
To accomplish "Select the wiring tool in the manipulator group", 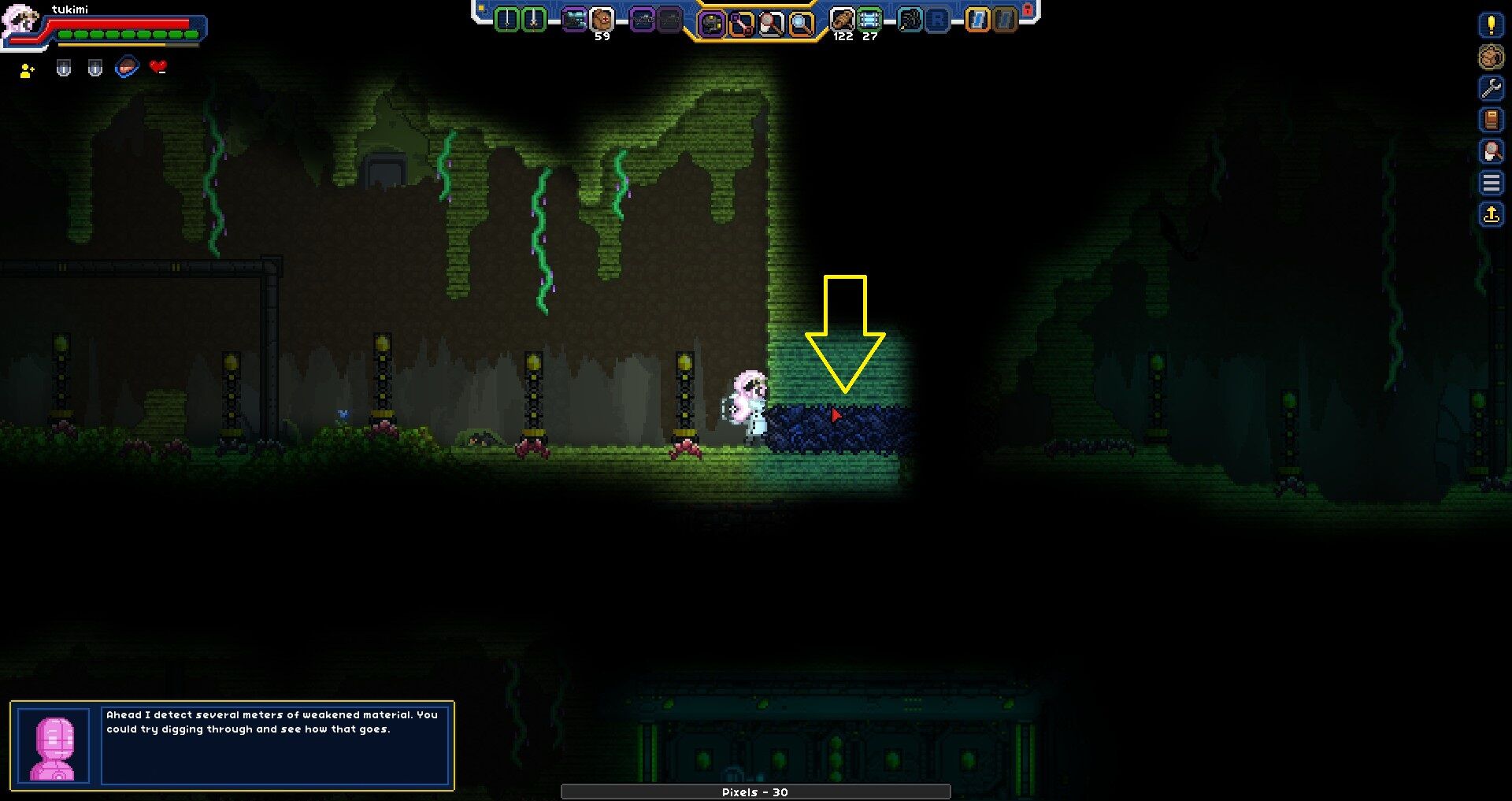I will tap(743, 20).
